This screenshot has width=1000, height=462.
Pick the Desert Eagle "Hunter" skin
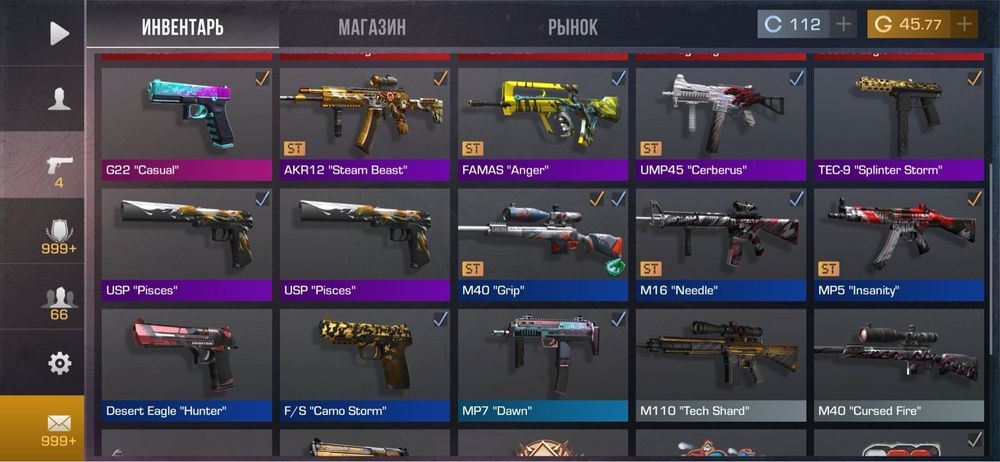[x=188, y=361]
